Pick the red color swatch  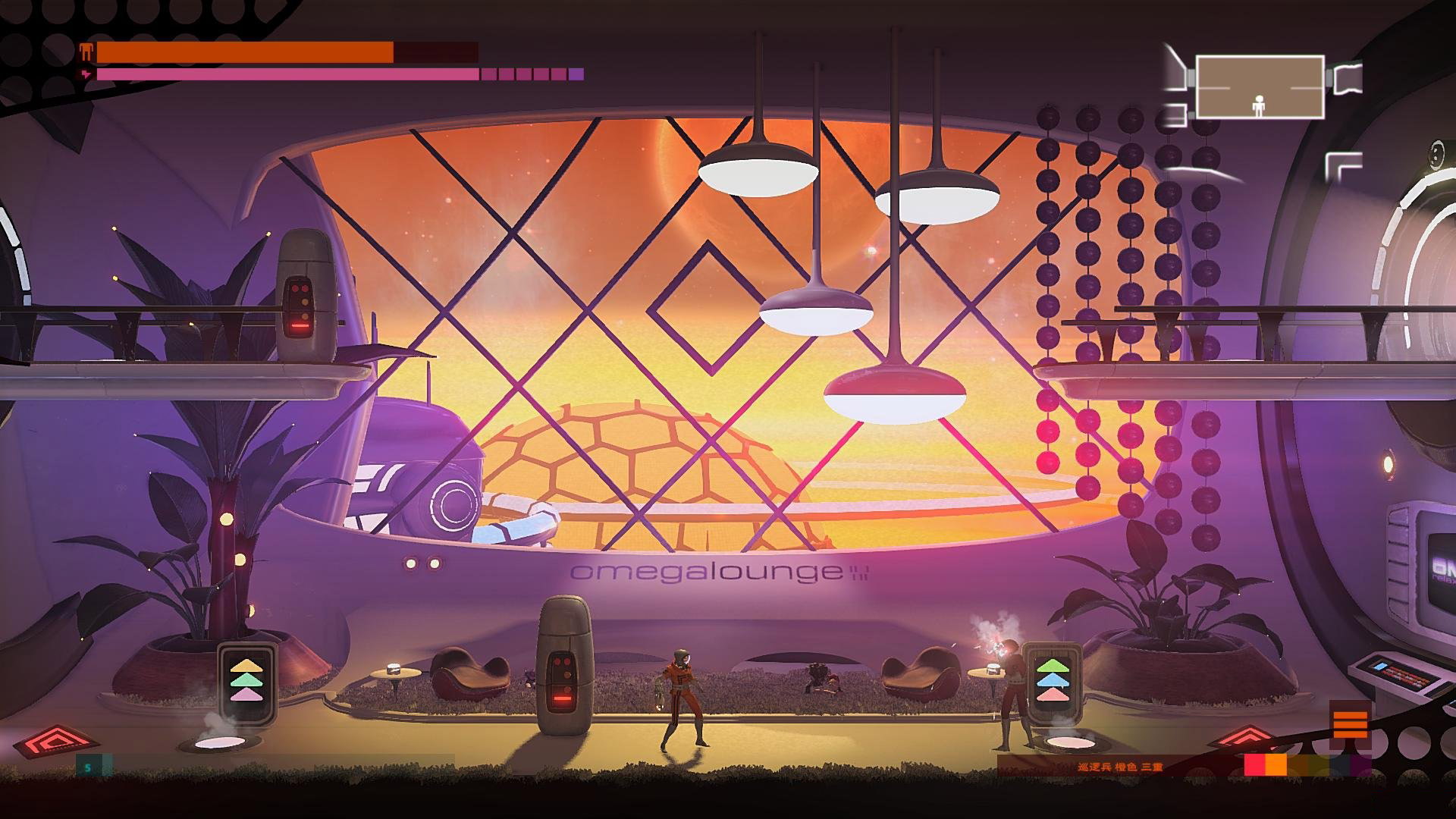click(x=1255, y=765)
